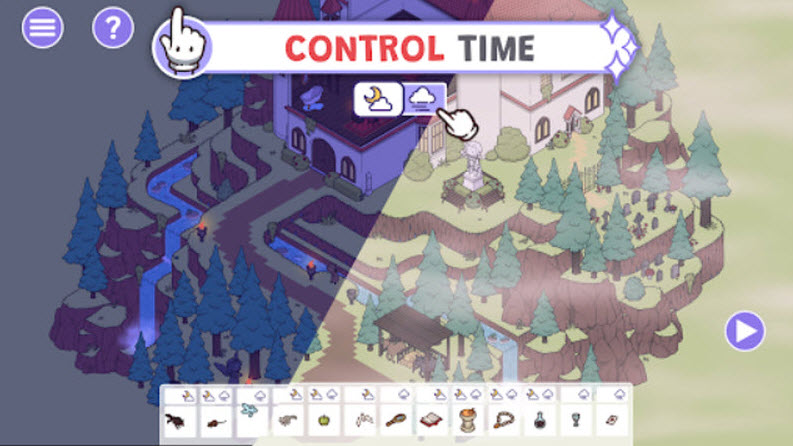Switch to the foggy cloud toggle

[424, 98]
